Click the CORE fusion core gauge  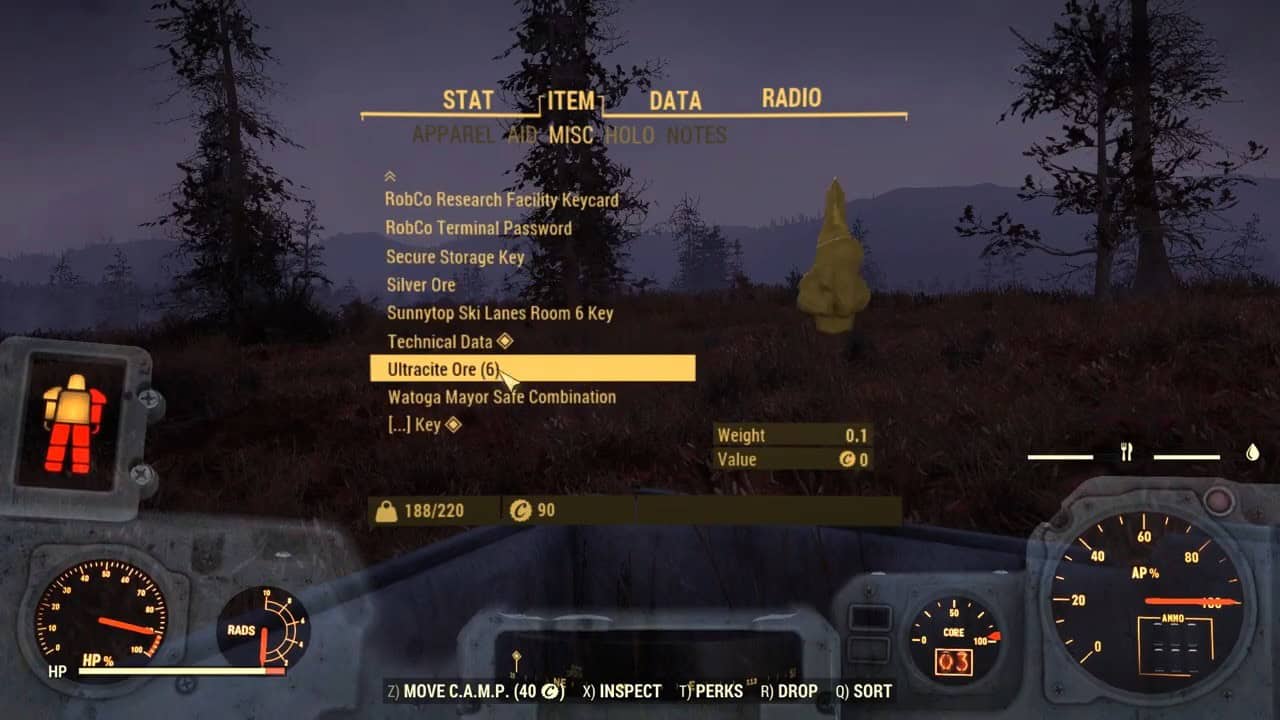(x=955, y=635)
